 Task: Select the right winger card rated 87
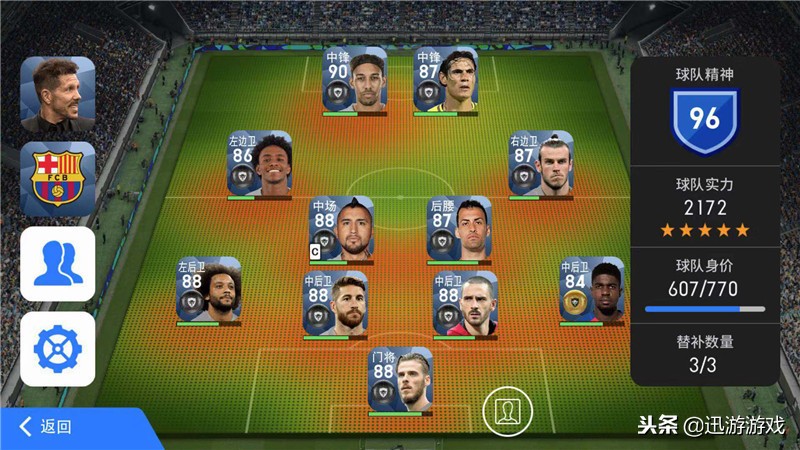540,165
